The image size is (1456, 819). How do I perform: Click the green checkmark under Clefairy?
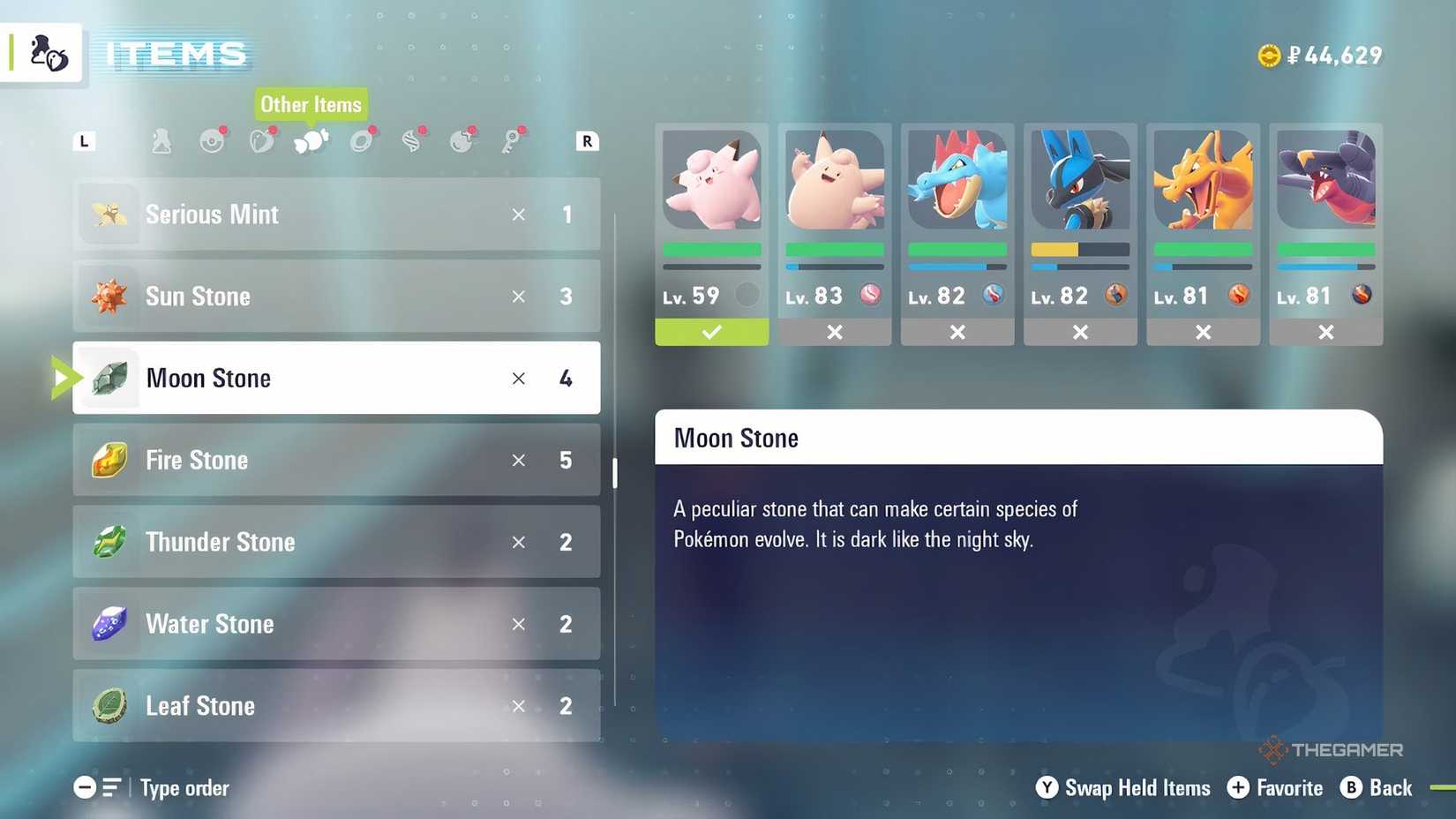pos(711,333)
